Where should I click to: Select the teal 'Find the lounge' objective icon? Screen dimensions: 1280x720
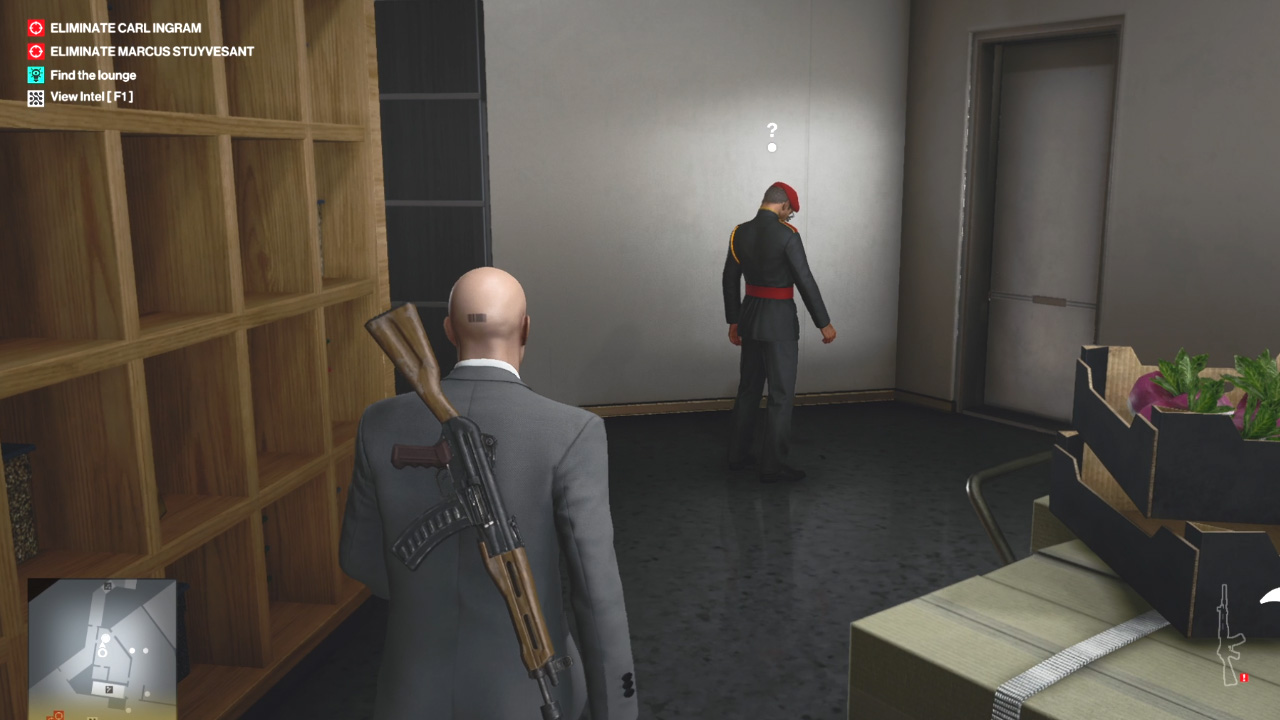pyautogui.click(x=34, y=74)
